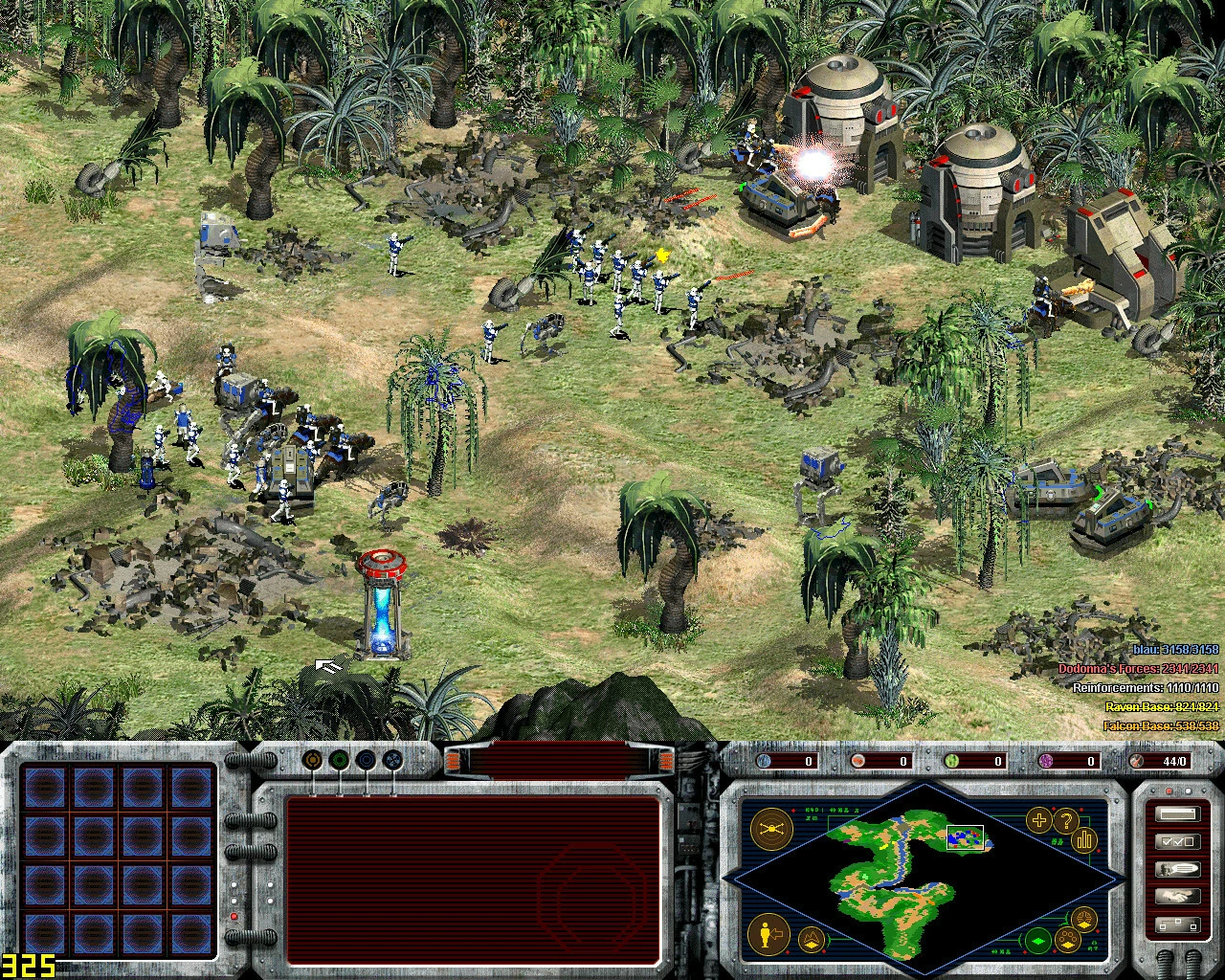The image size is (1225, 980).
Task: Toggle the mountain terrain minimap mode
Action: (x=813, y=940)
